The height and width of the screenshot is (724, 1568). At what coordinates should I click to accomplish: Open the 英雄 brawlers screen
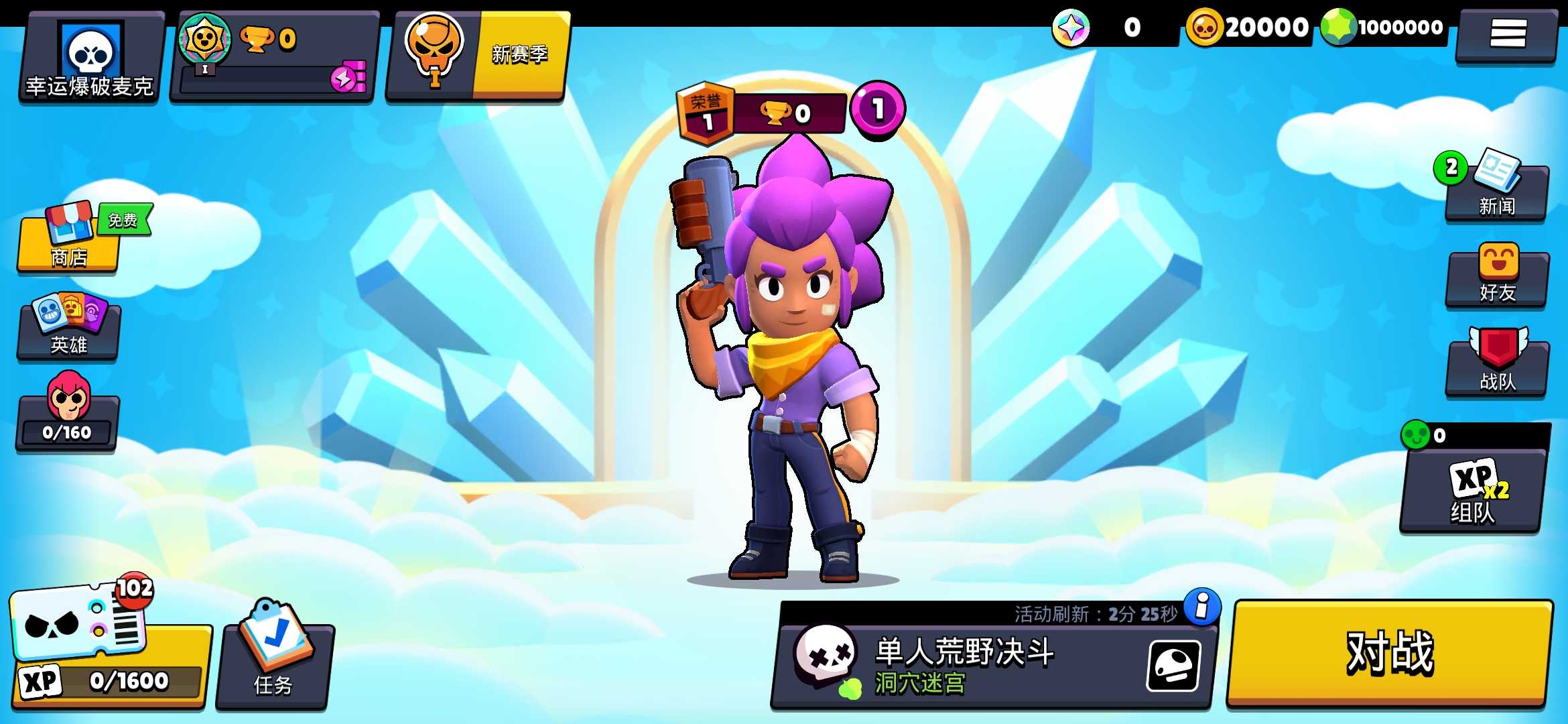pos(67,328)
